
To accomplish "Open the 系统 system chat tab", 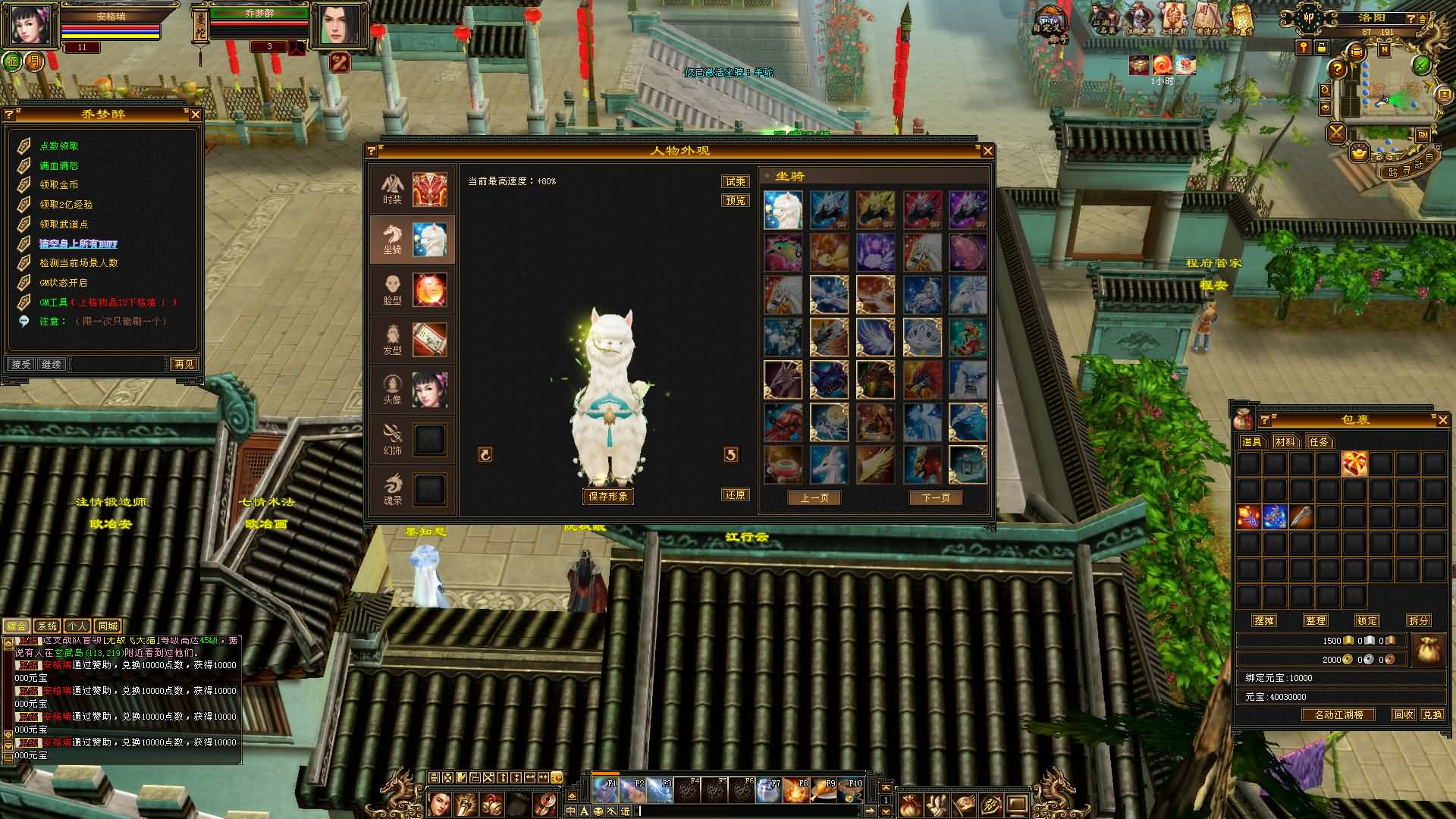I will click(47, 626).
